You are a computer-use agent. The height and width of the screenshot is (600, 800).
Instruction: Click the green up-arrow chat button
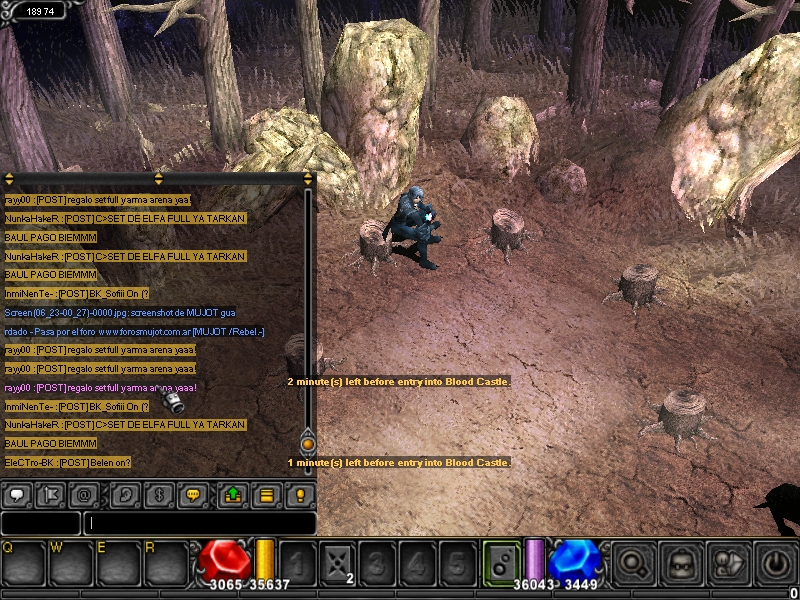(232, 494)
